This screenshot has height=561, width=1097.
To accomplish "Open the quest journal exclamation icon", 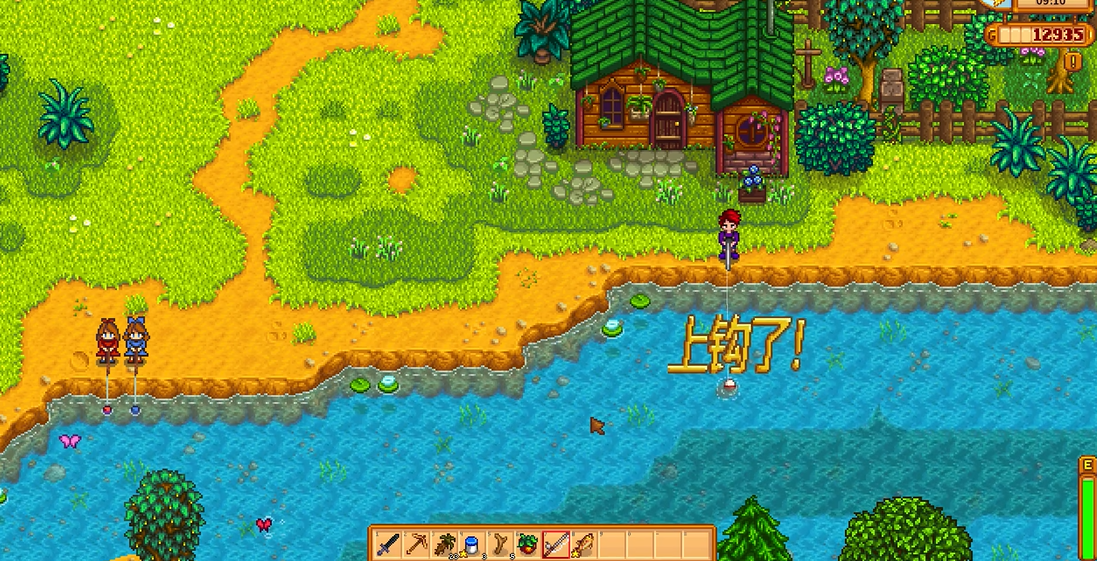I will click(1074, 62).
